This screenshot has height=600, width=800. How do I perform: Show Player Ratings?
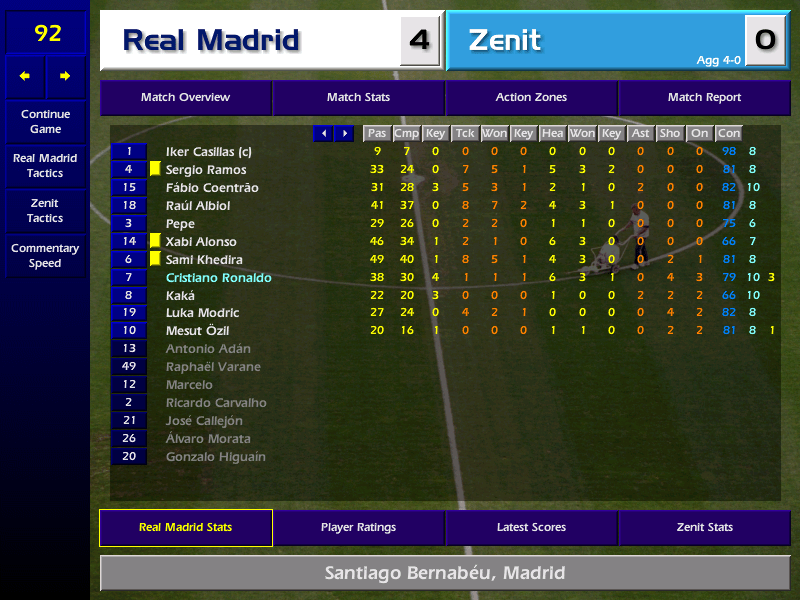(x=358, y=528)
